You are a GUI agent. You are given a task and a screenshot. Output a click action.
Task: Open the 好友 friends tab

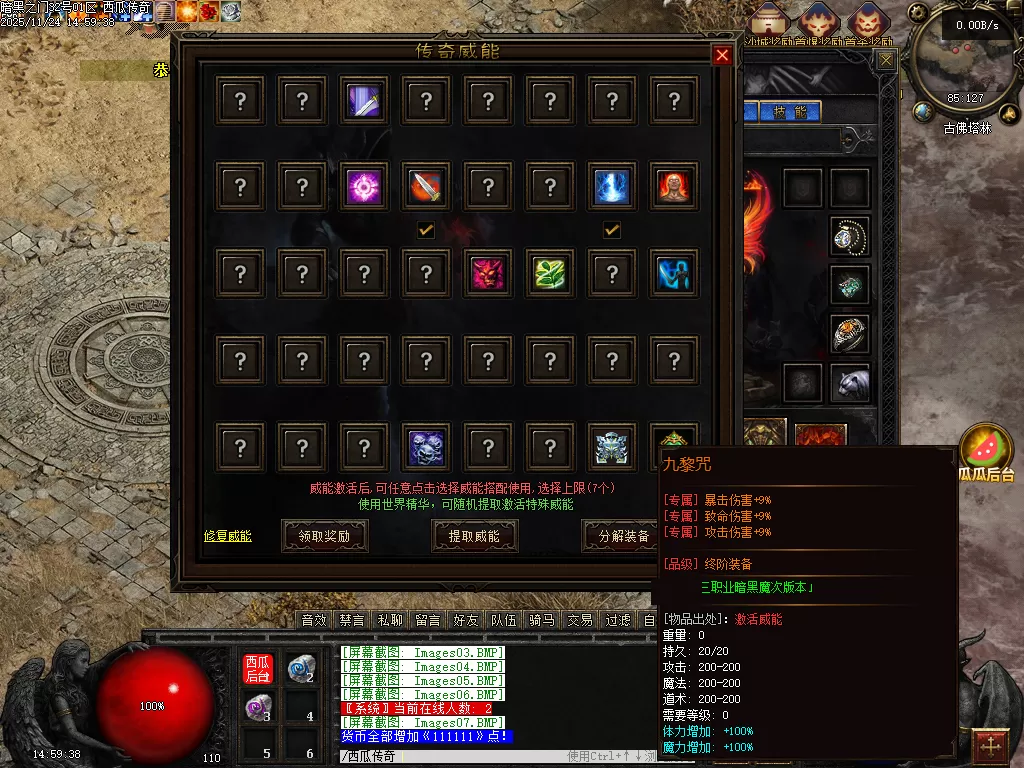coord(465,620)
